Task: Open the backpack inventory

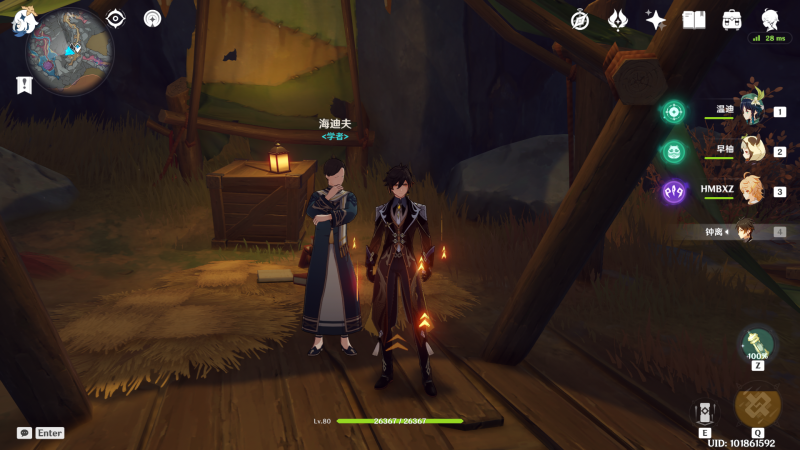Action: (x=732, y=20)
